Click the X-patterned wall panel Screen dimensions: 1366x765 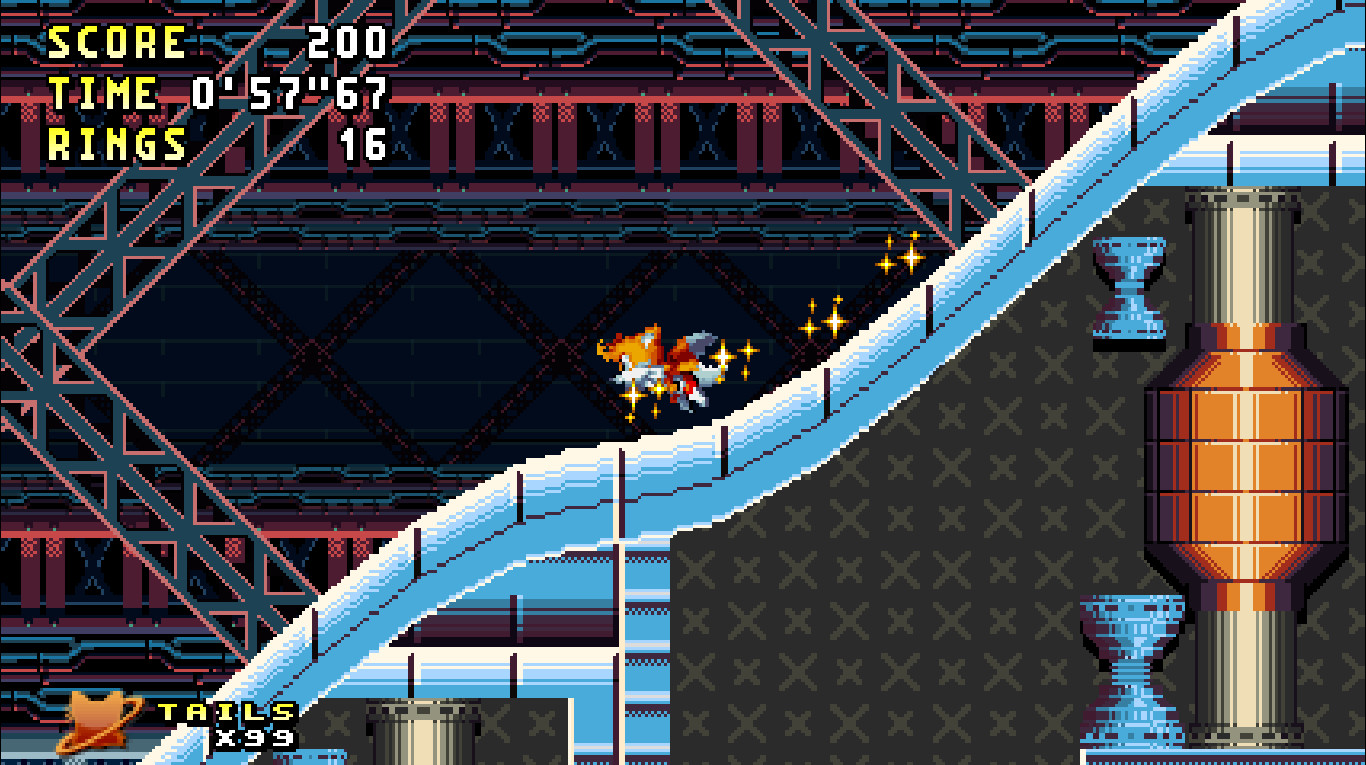900,600
